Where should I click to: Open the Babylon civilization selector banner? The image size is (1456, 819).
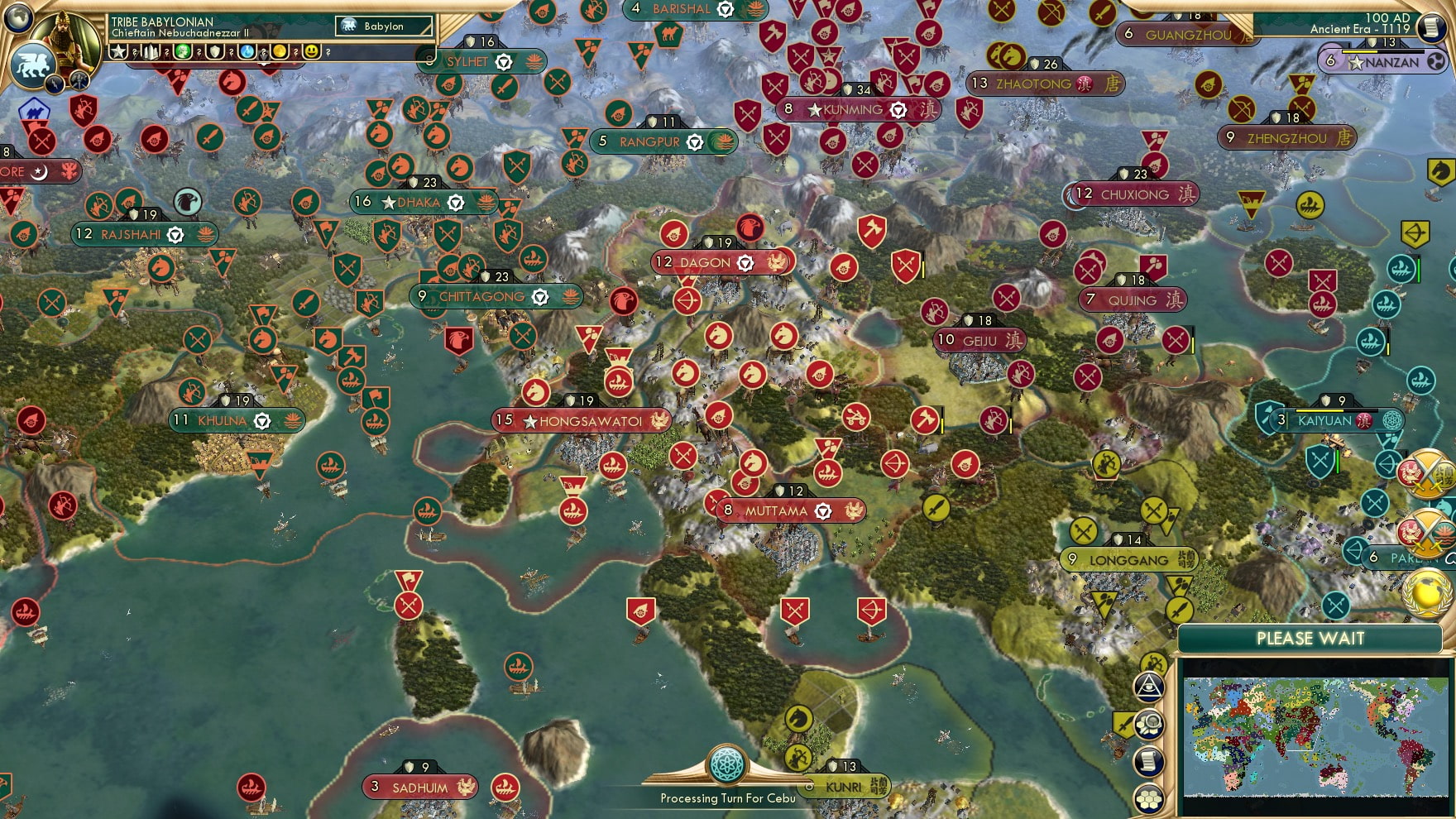click(x=384, y=26)
